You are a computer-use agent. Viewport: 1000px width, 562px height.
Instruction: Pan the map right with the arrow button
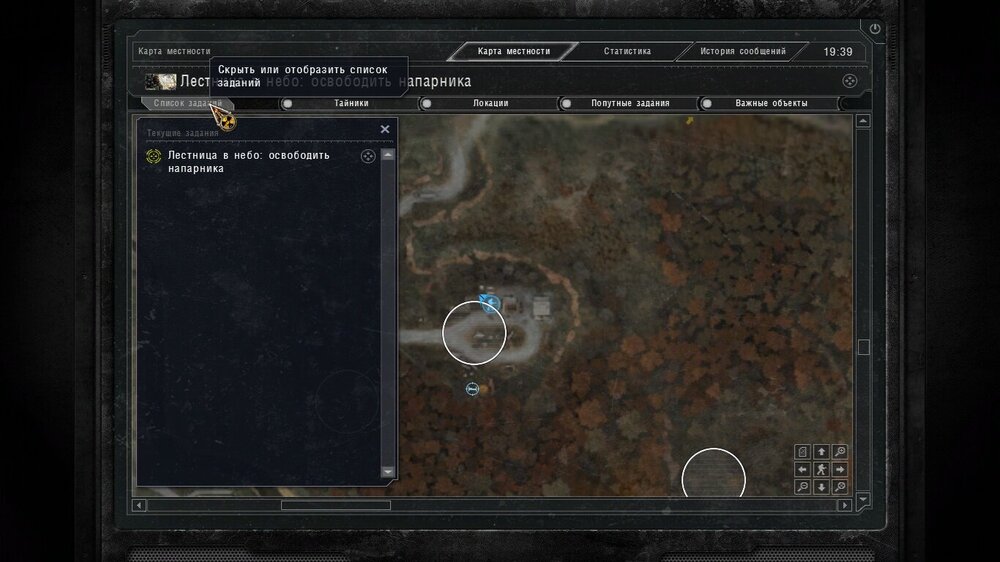840,469
